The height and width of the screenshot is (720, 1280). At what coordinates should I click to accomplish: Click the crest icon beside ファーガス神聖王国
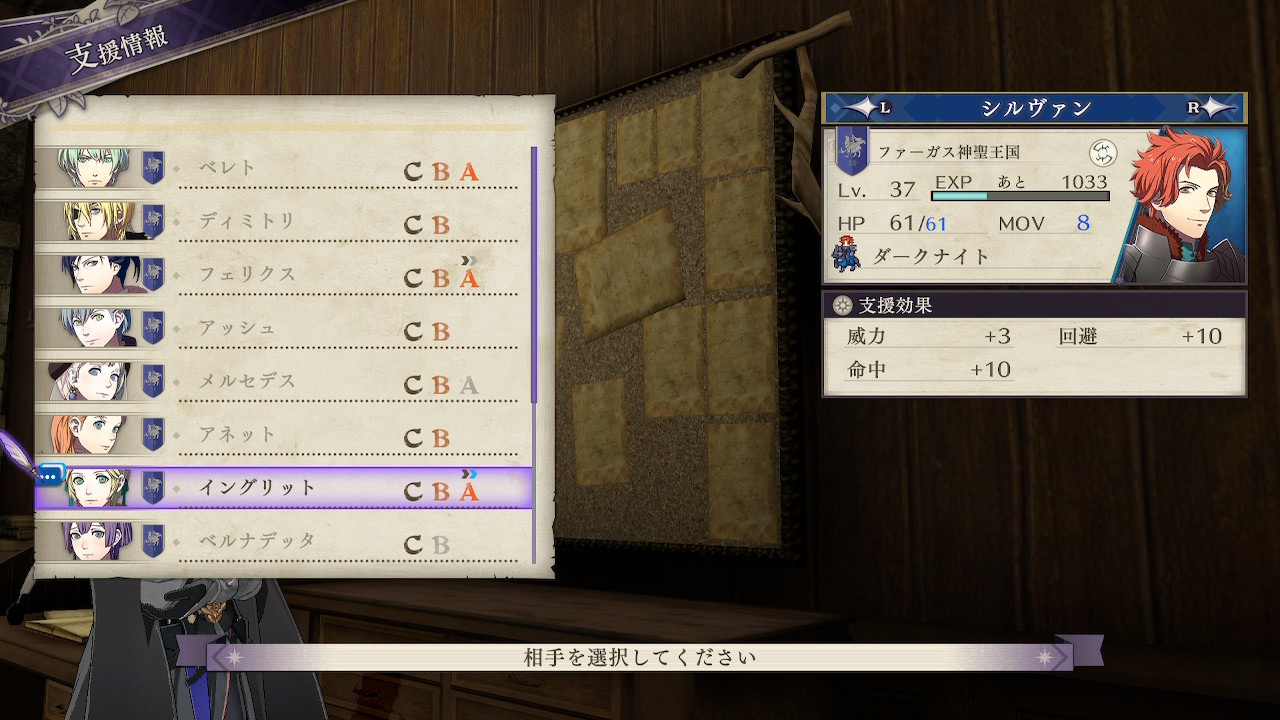1102,153
